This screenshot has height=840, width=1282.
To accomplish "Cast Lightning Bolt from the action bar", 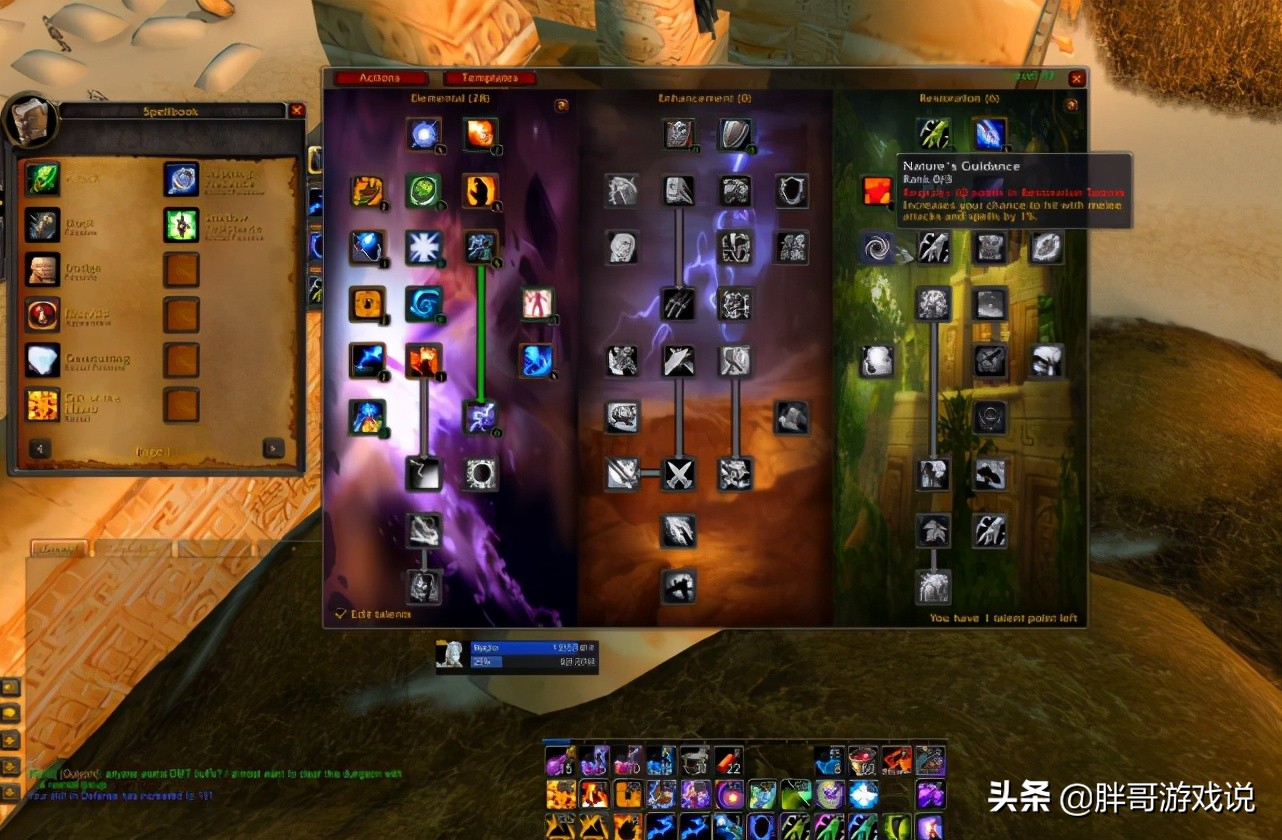I will (x=661, y=826).
